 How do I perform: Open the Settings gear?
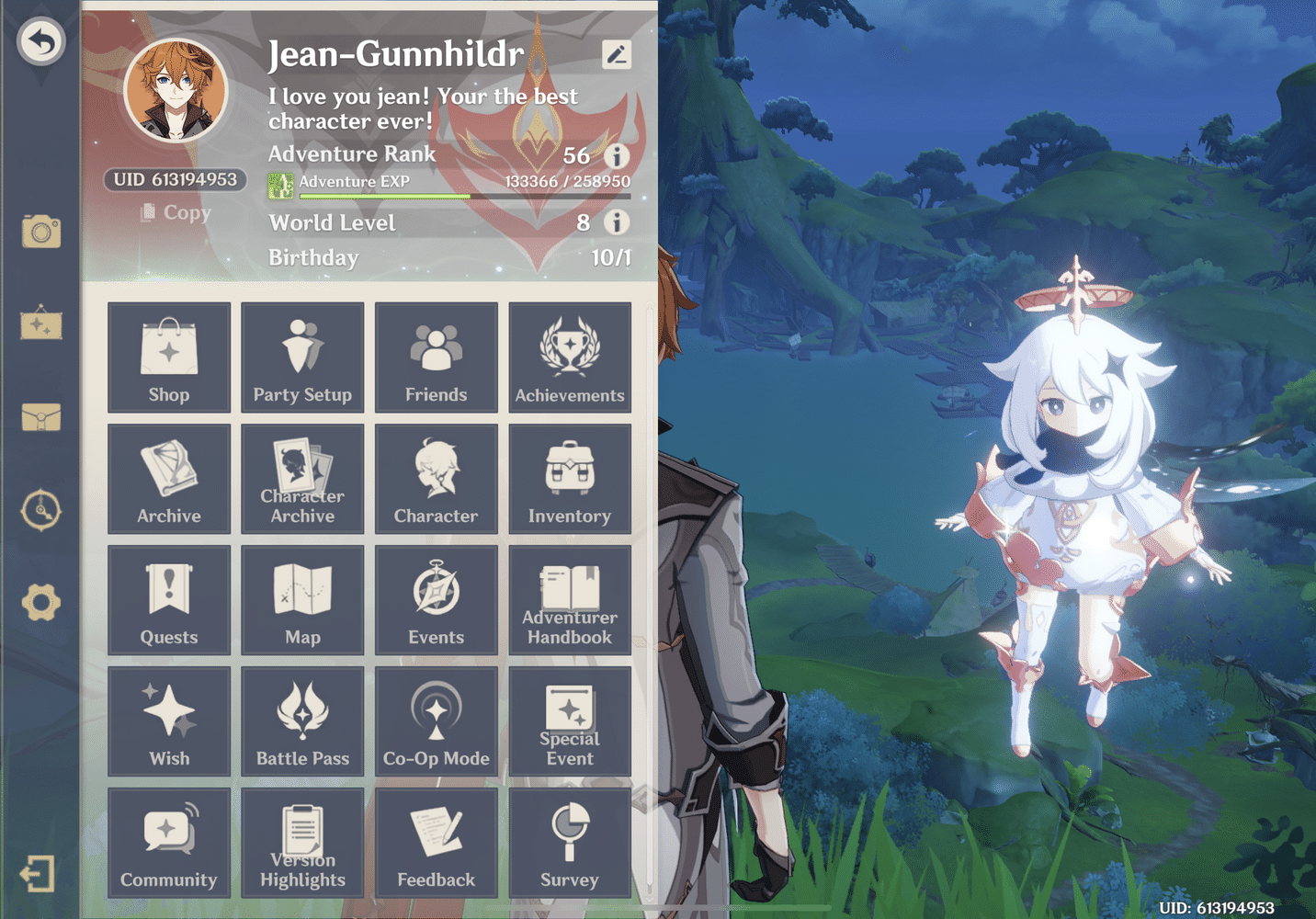pyautogui.click(x=40, y=604)
